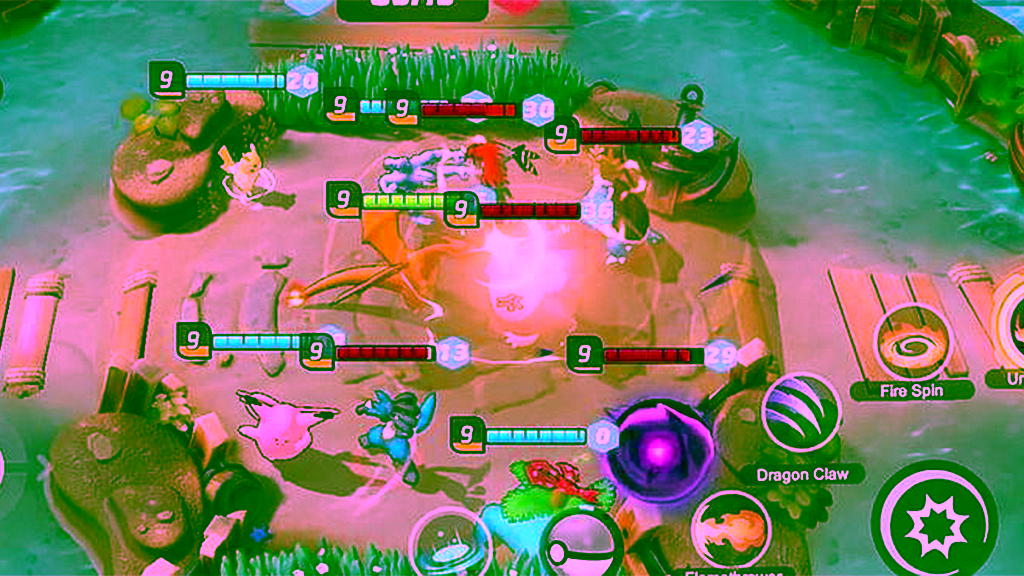Activate the Fire Spin move

tap(912, 343)
